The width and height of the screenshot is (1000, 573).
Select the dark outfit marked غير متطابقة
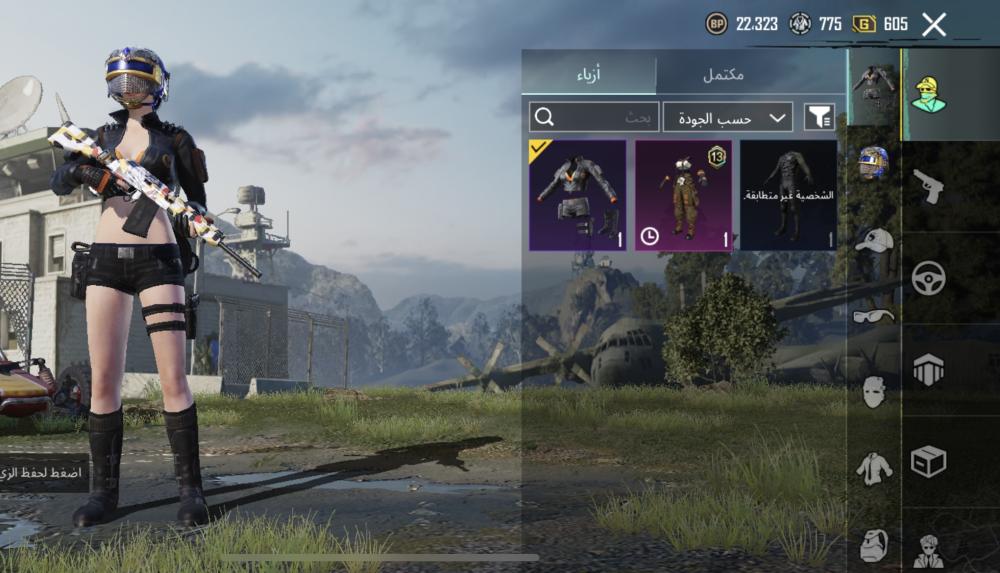[788, 195]
